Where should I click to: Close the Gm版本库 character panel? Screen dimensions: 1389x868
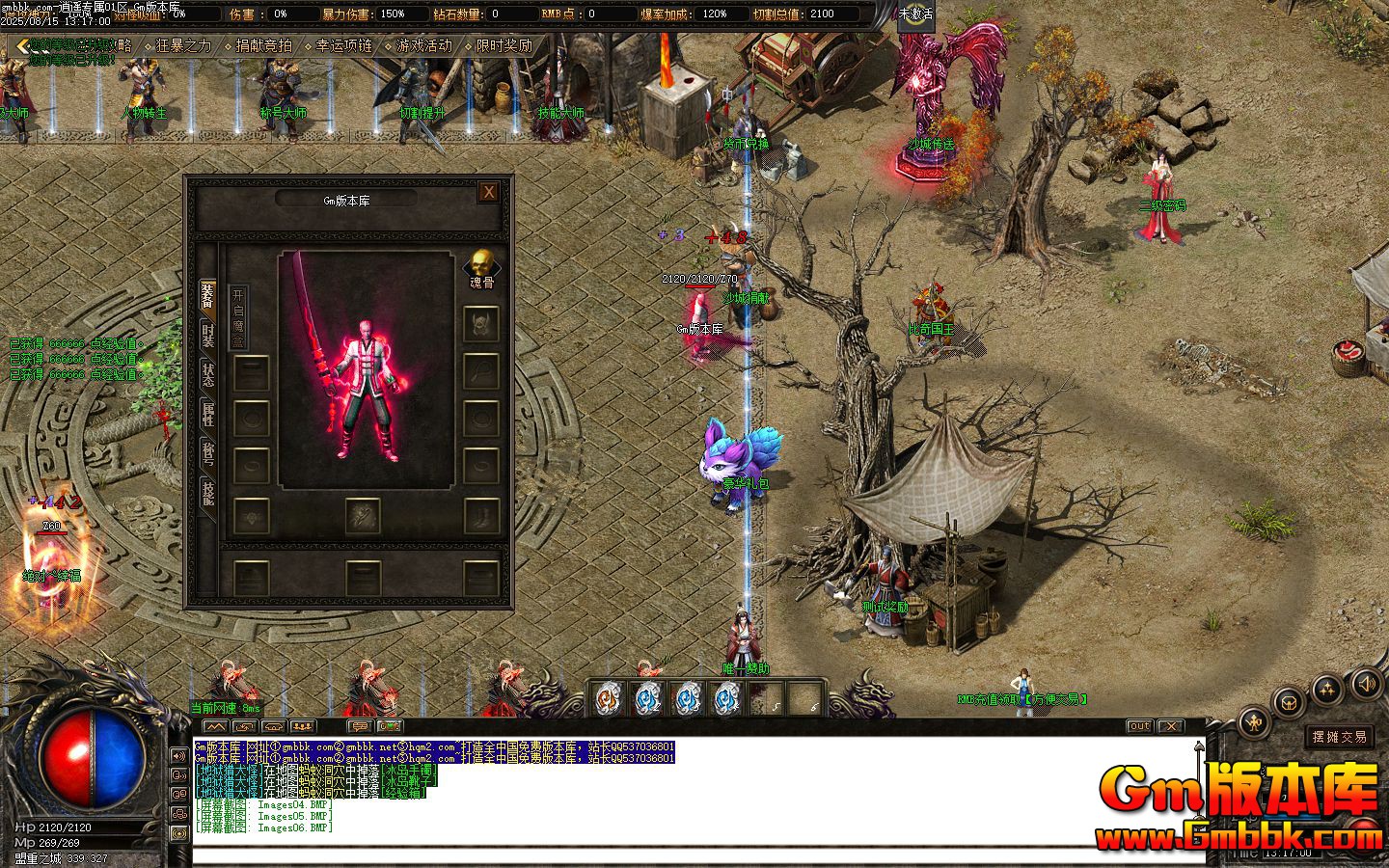click(489, 191)
